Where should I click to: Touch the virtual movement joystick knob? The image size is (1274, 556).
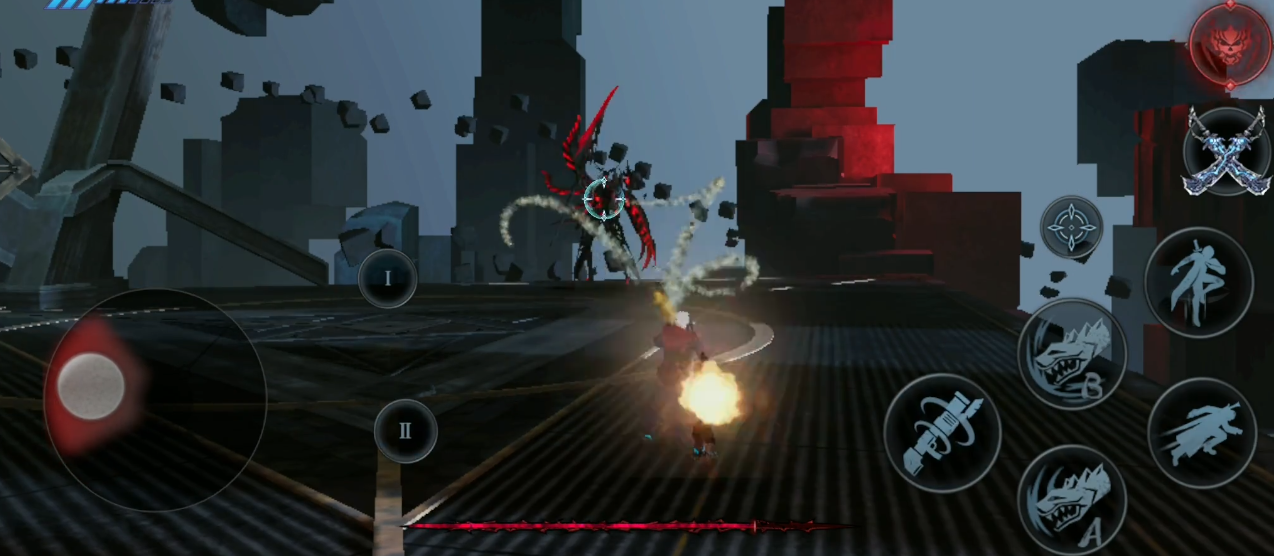pyautogui.click(x=91, y=386)
